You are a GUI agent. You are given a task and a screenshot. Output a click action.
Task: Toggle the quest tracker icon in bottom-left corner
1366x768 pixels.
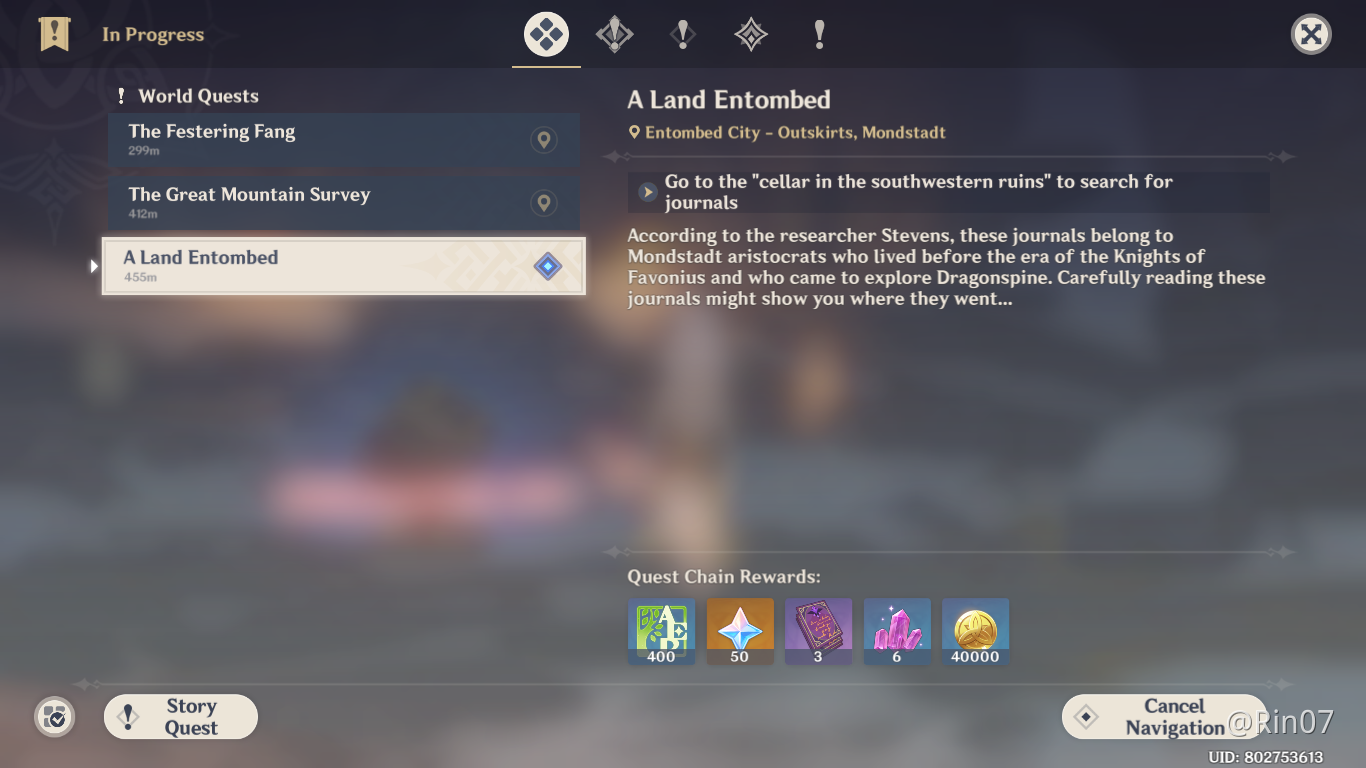point(53,717)
